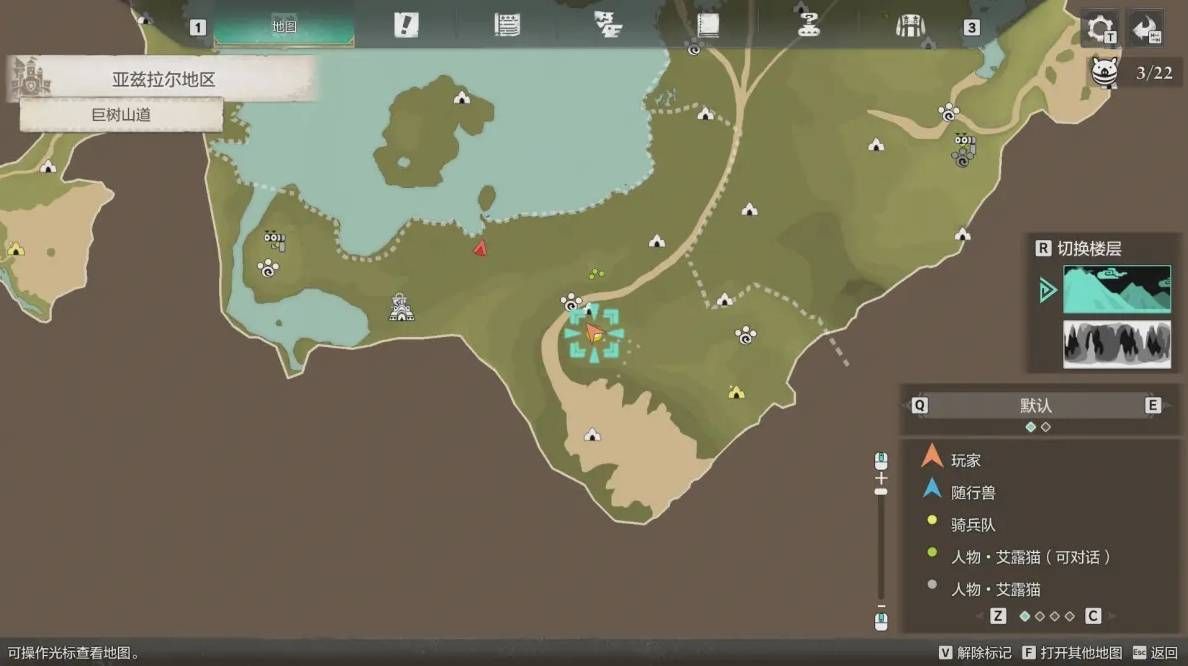Open the gear settings button
The image size is (1188, 666).
click(1101, 28)
